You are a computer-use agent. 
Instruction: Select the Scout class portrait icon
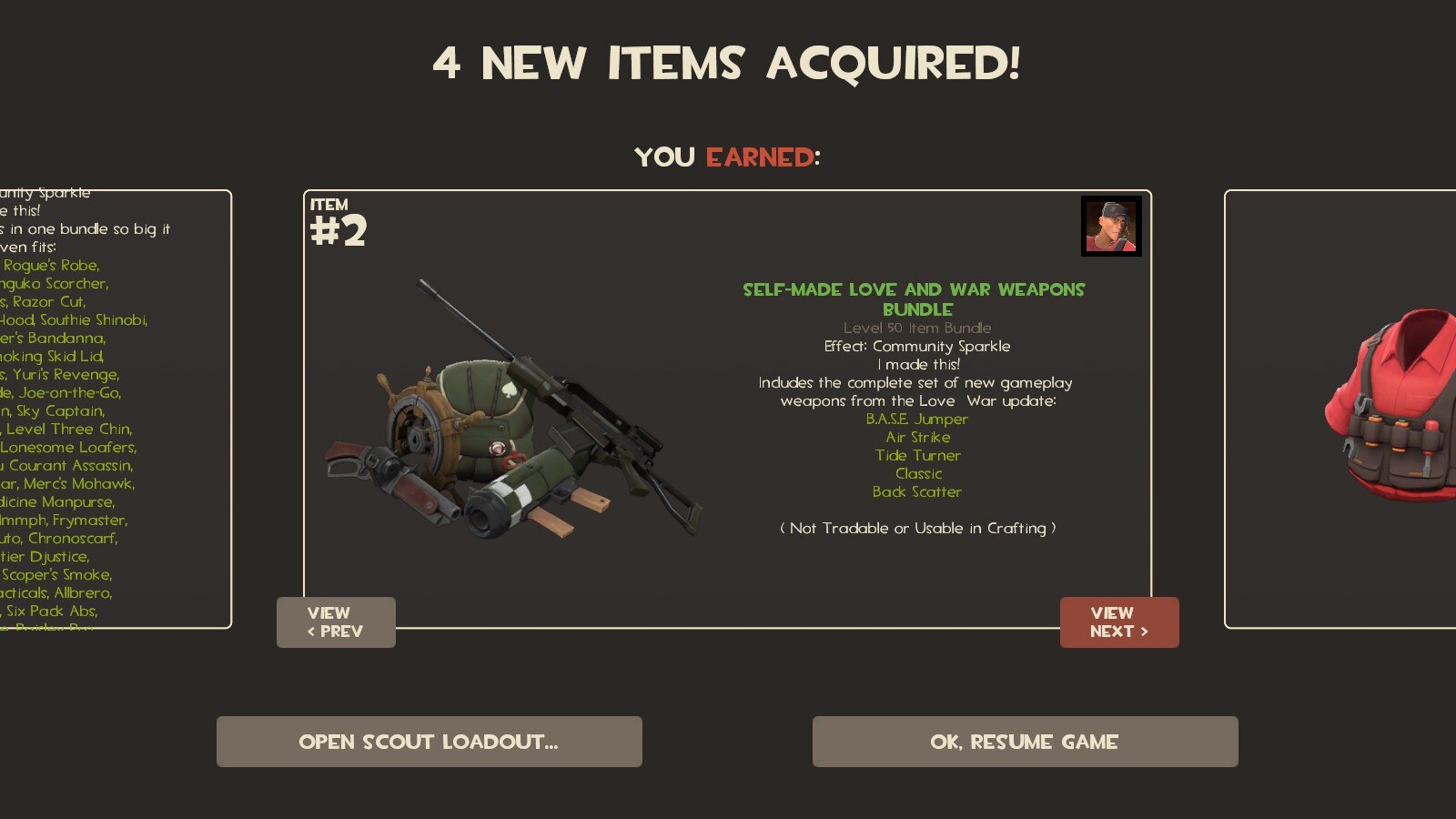(1111, 227)
